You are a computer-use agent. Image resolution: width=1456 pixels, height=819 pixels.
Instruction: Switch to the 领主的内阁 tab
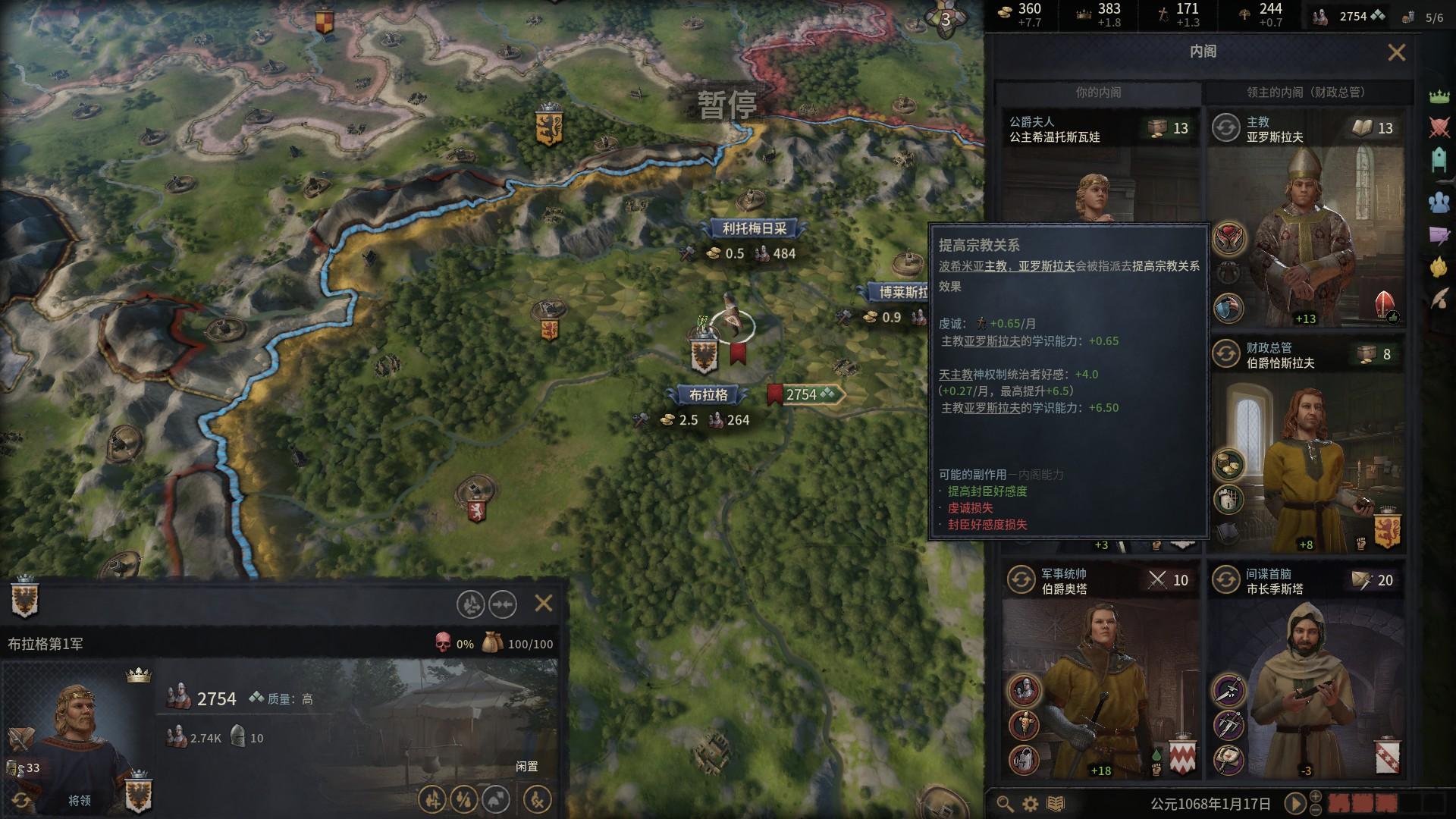[1306, 93]
